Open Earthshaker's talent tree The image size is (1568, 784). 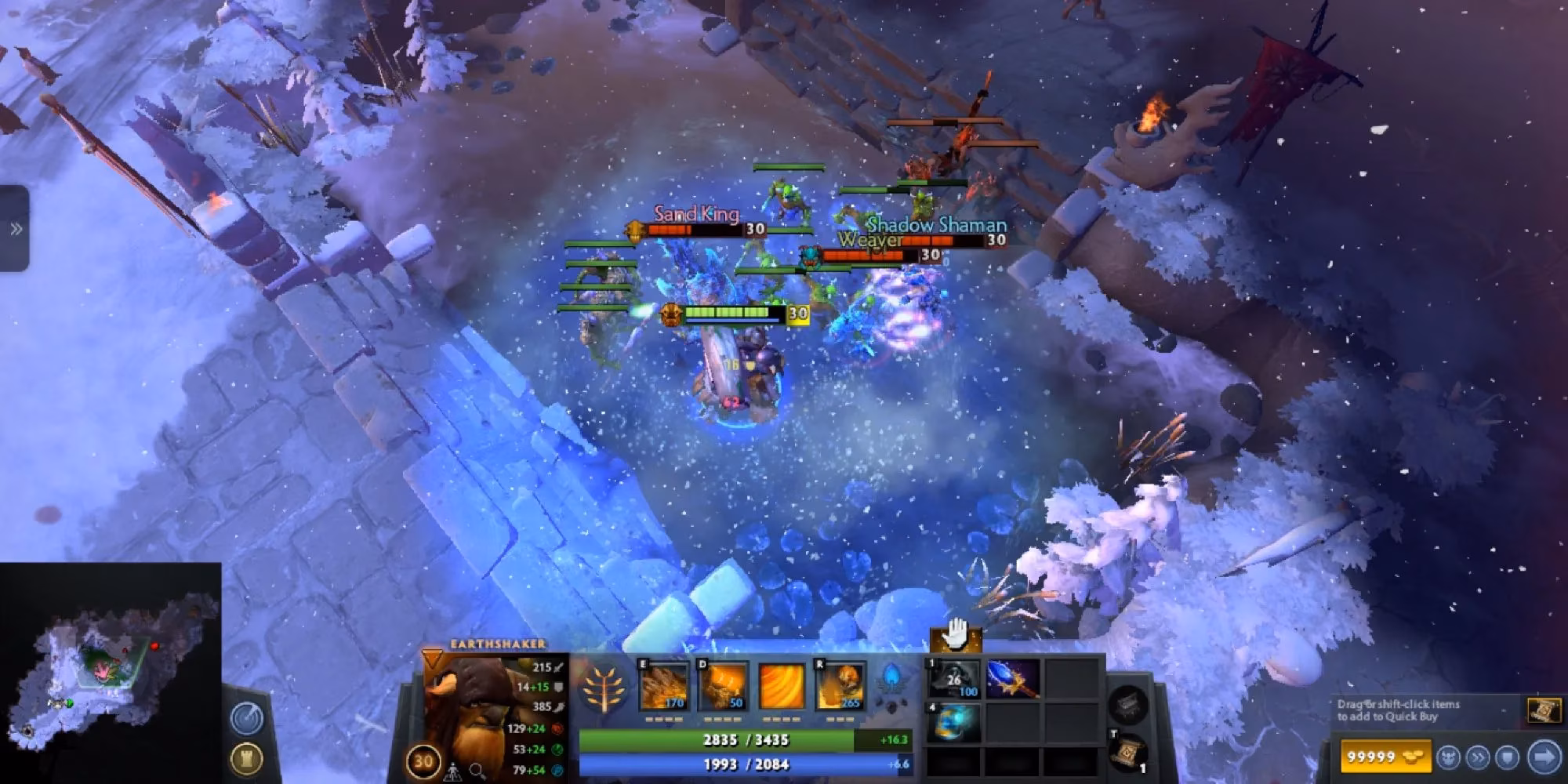point(604,689)
